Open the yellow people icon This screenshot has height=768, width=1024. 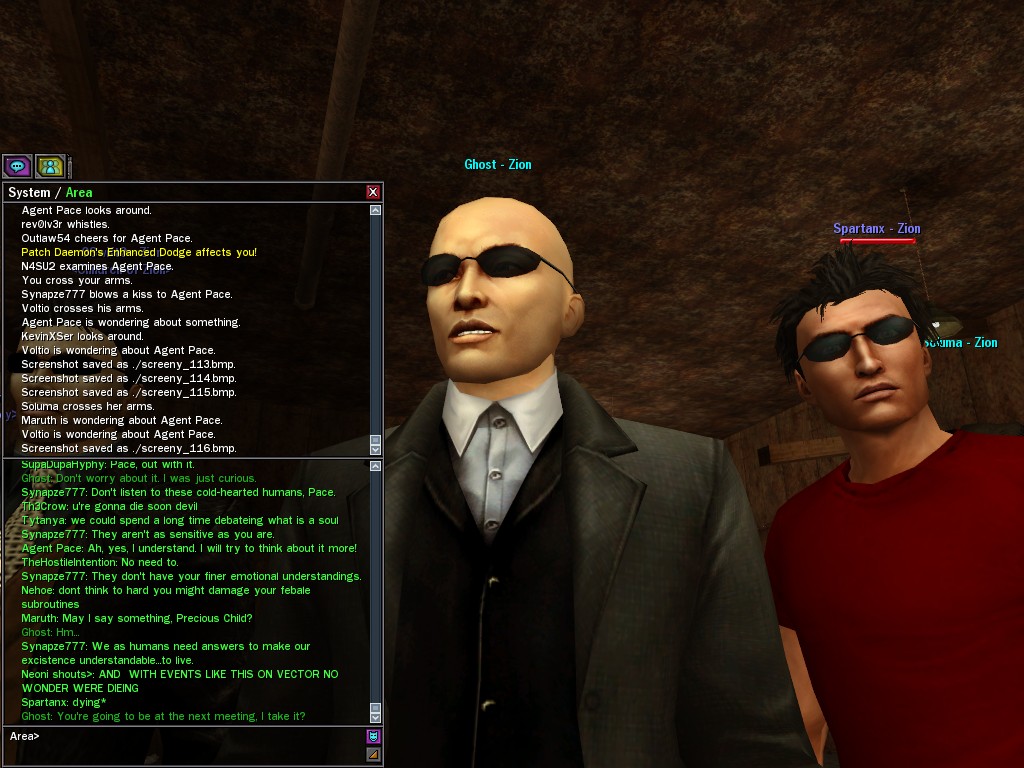50,166
